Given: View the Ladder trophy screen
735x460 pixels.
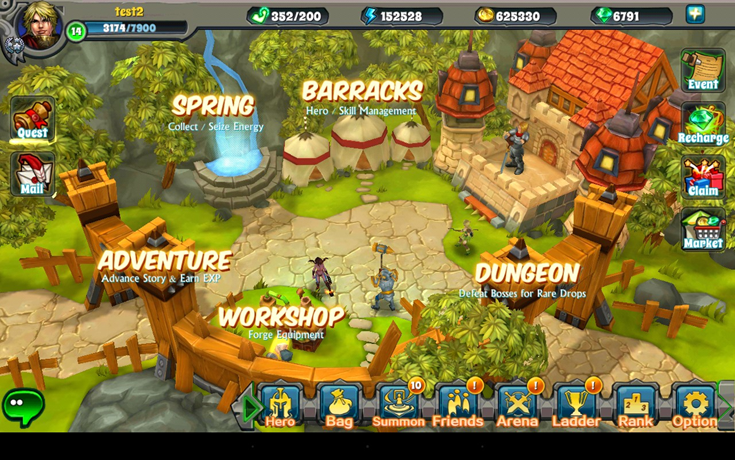Looking at the screenshot, I should pos(576,406).
